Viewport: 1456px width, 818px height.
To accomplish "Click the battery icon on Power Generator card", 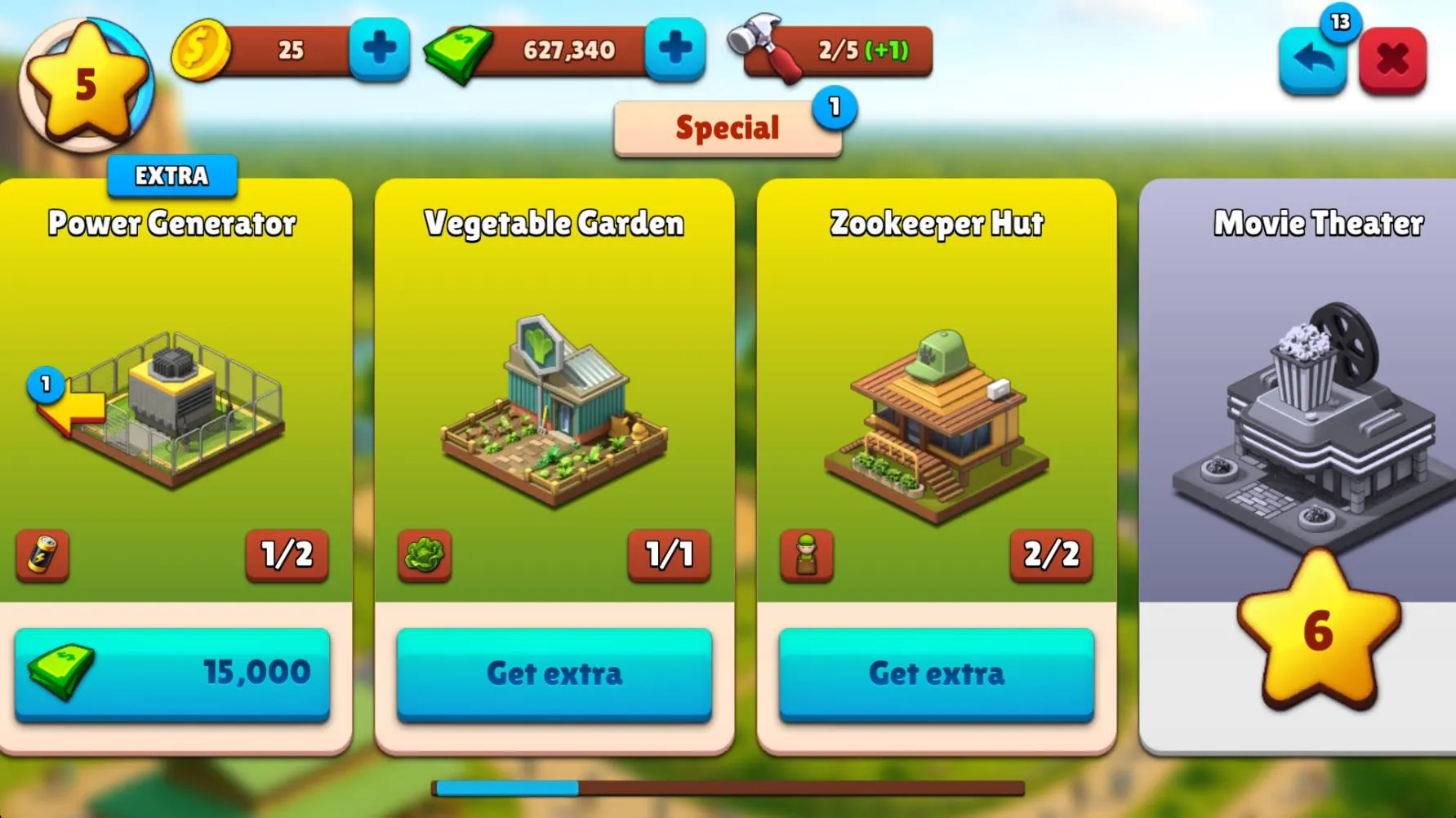I will click(x=42, y=558).
